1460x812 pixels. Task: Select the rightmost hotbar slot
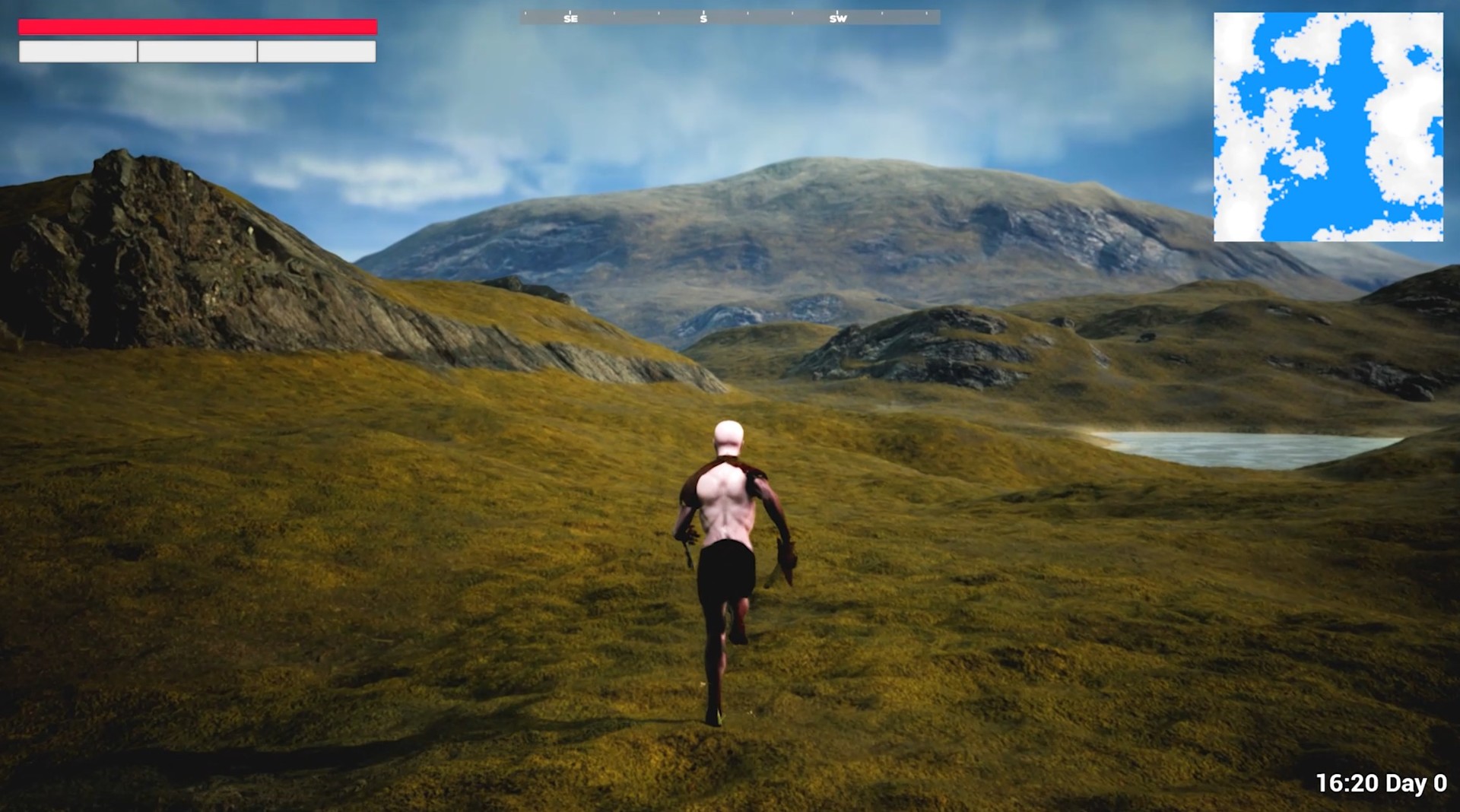[x=316, y=53]
